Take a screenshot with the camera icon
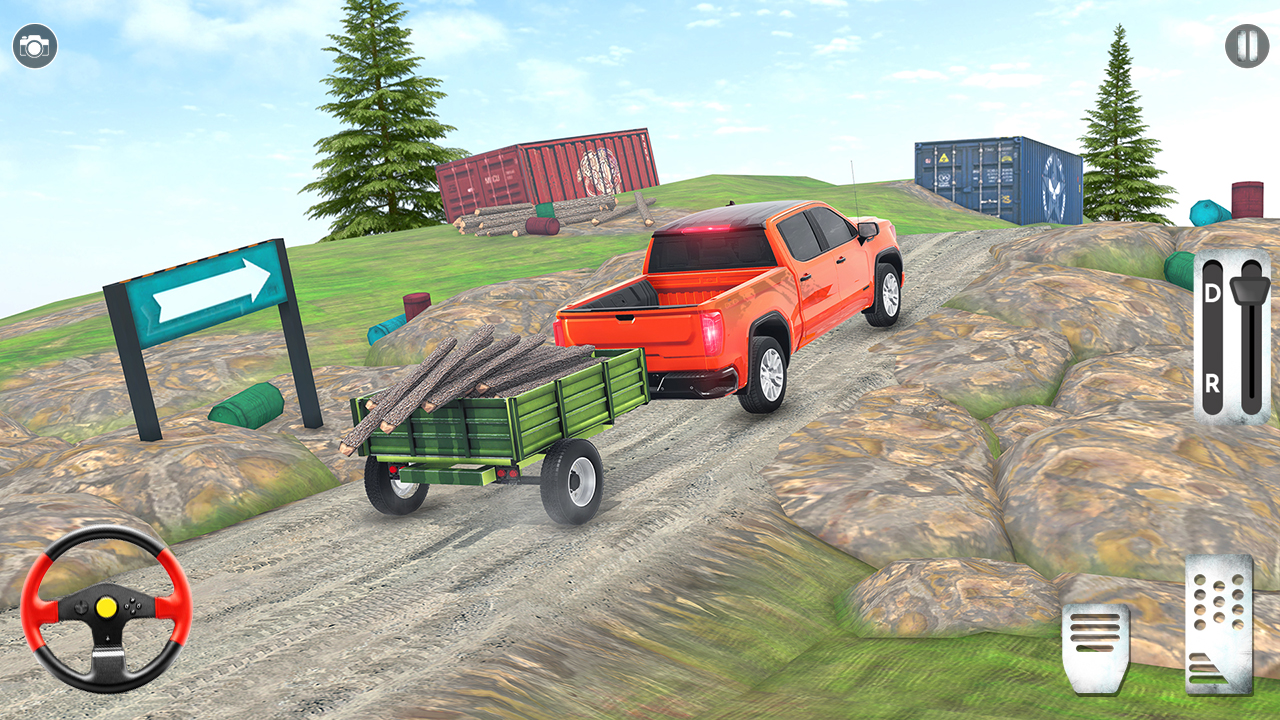 (33, 46)
